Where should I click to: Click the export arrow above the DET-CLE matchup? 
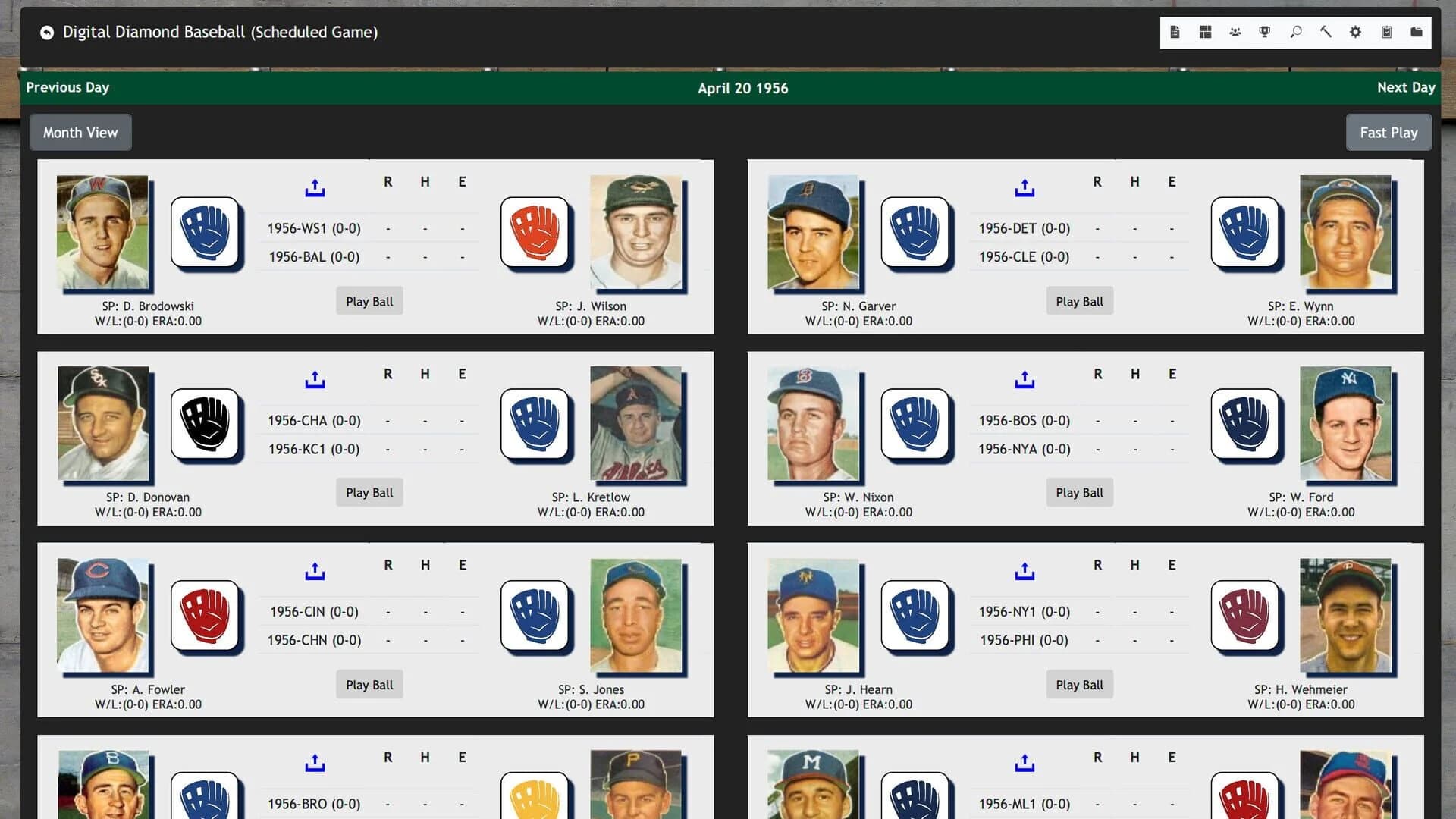[1025, 187]
